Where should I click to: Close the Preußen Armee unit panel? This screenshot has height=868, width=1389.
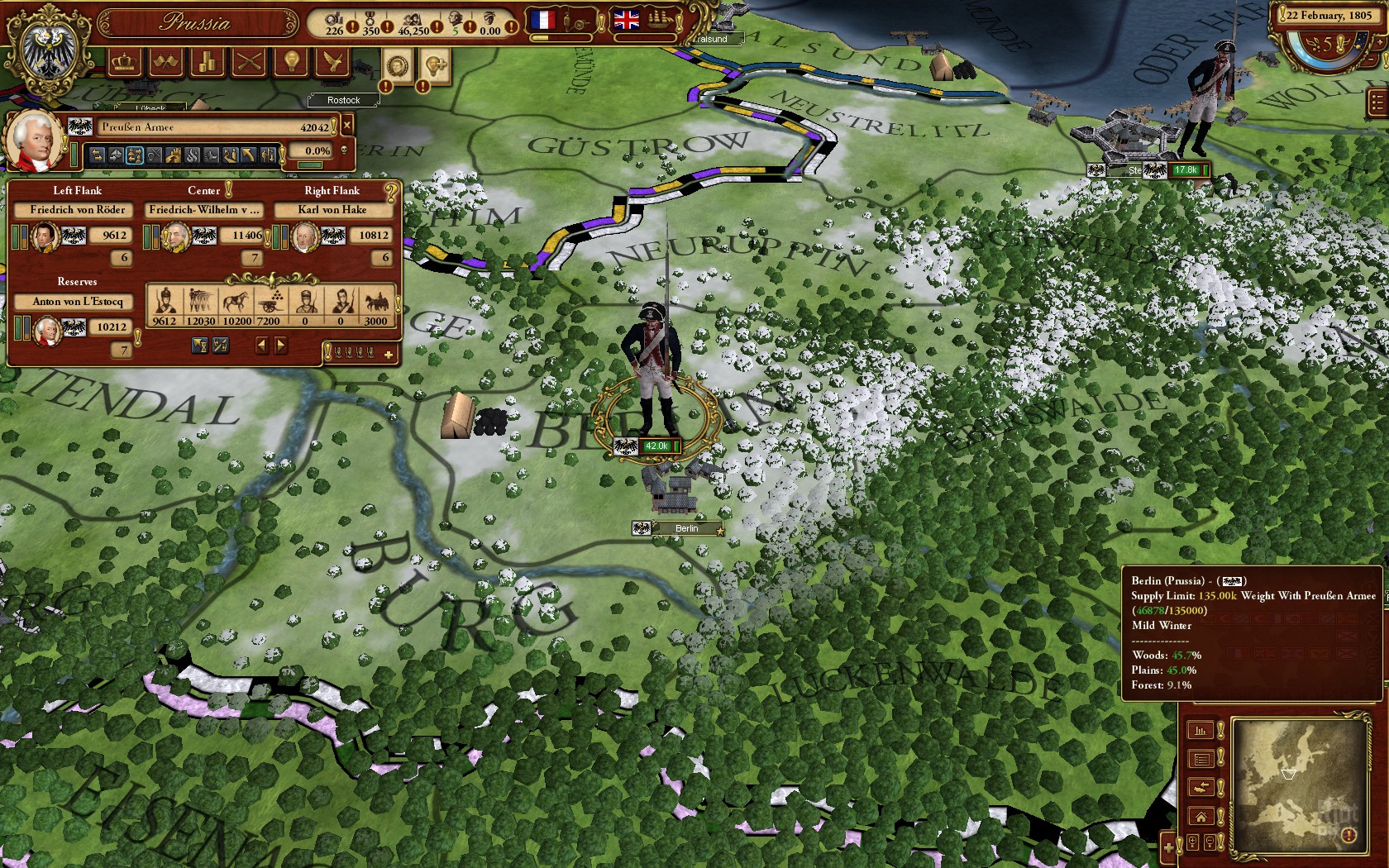click(x=347, y=126)
